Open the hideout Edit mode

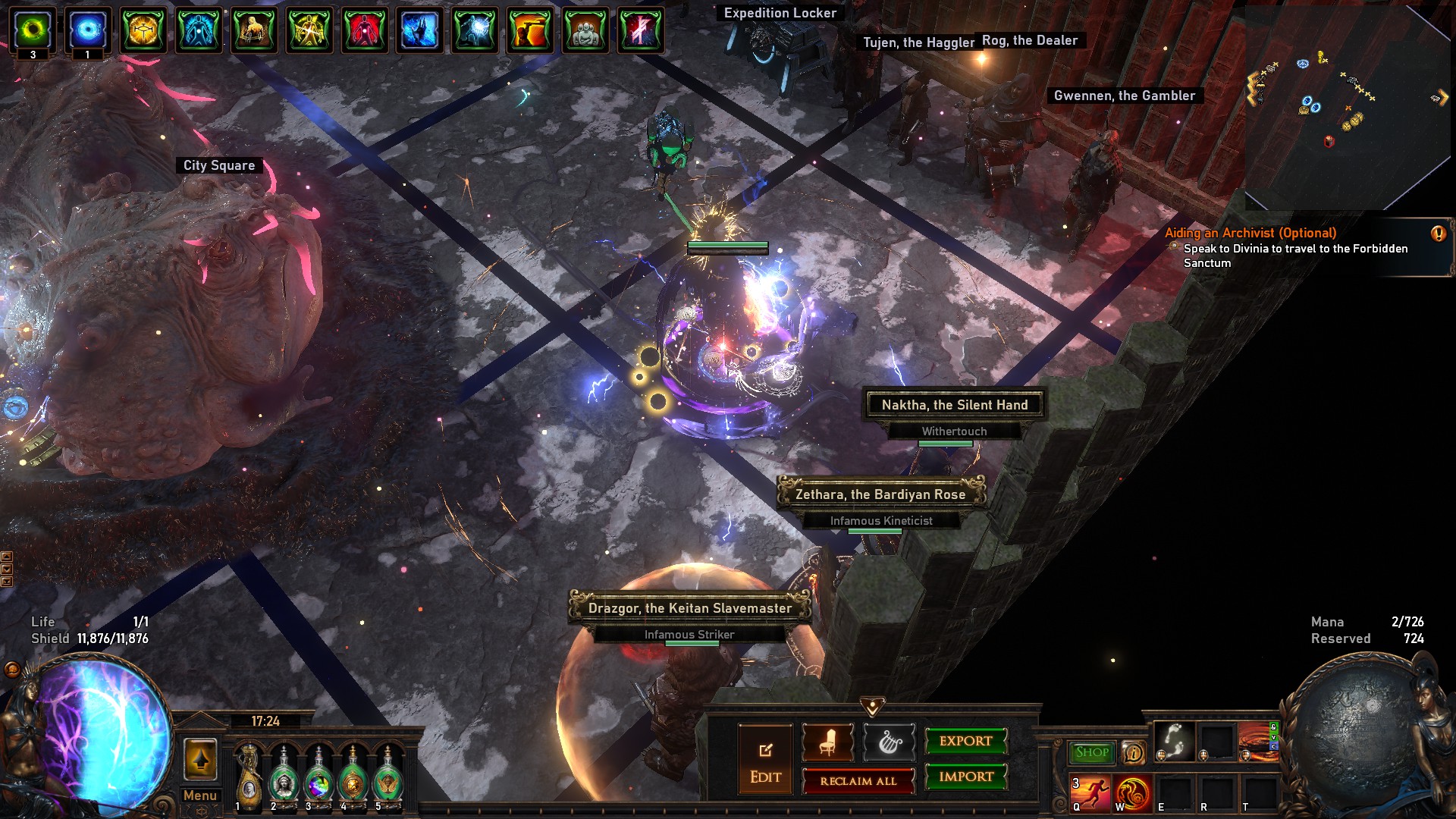point(765,759)
